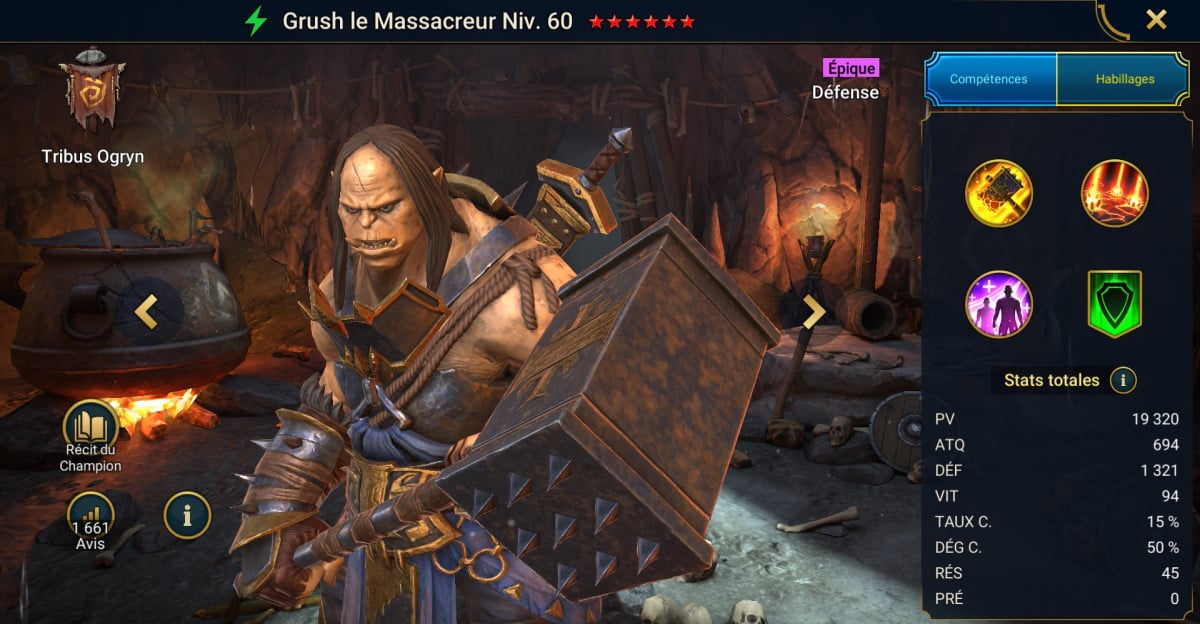The height and width of the screenshot is (624, 1200).
Task: Inspect the green shield aura icon
Action: click(1115, 304)
